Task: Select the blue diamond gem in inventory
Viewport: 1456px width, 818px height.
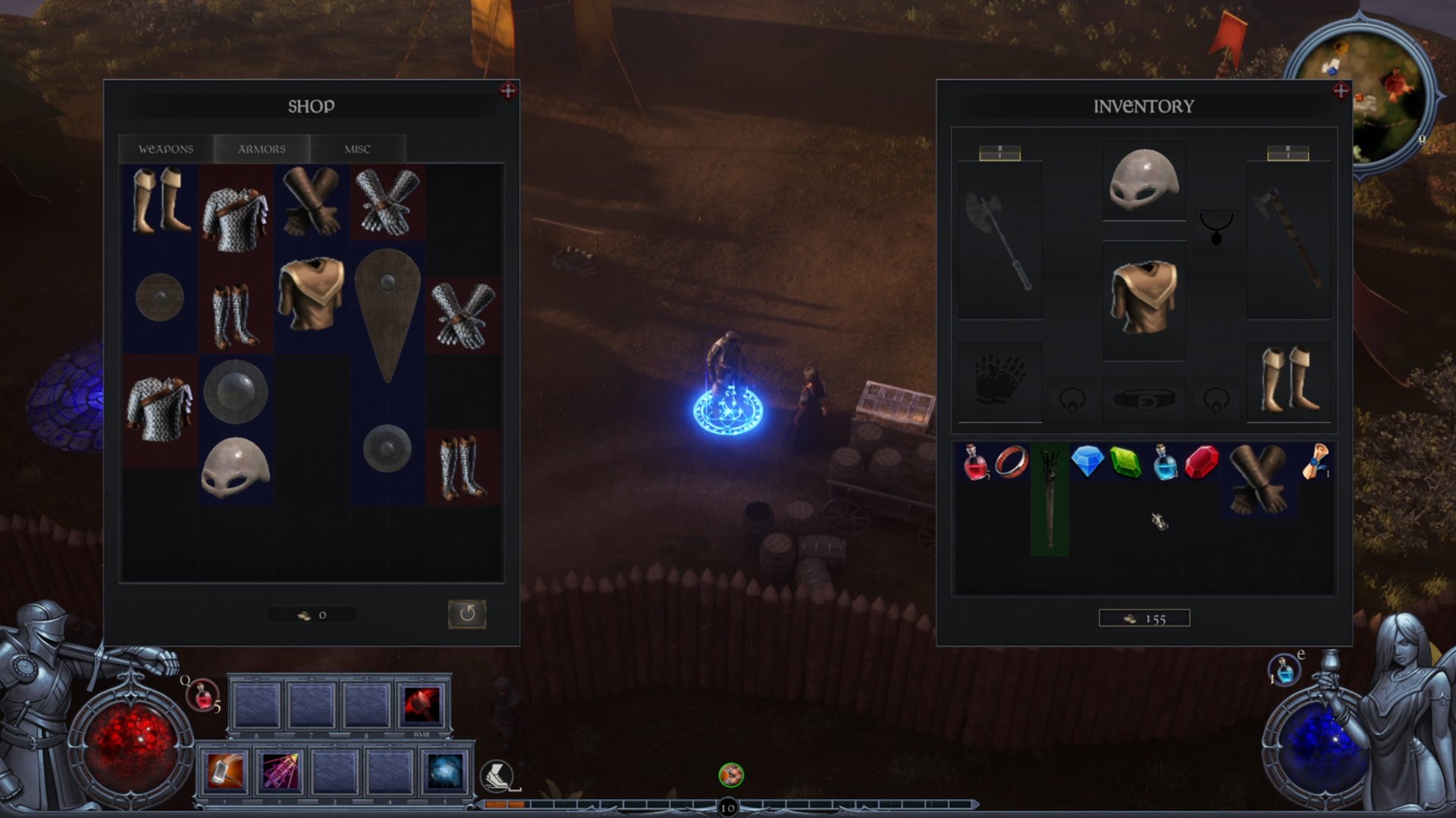Action: 1087,462
